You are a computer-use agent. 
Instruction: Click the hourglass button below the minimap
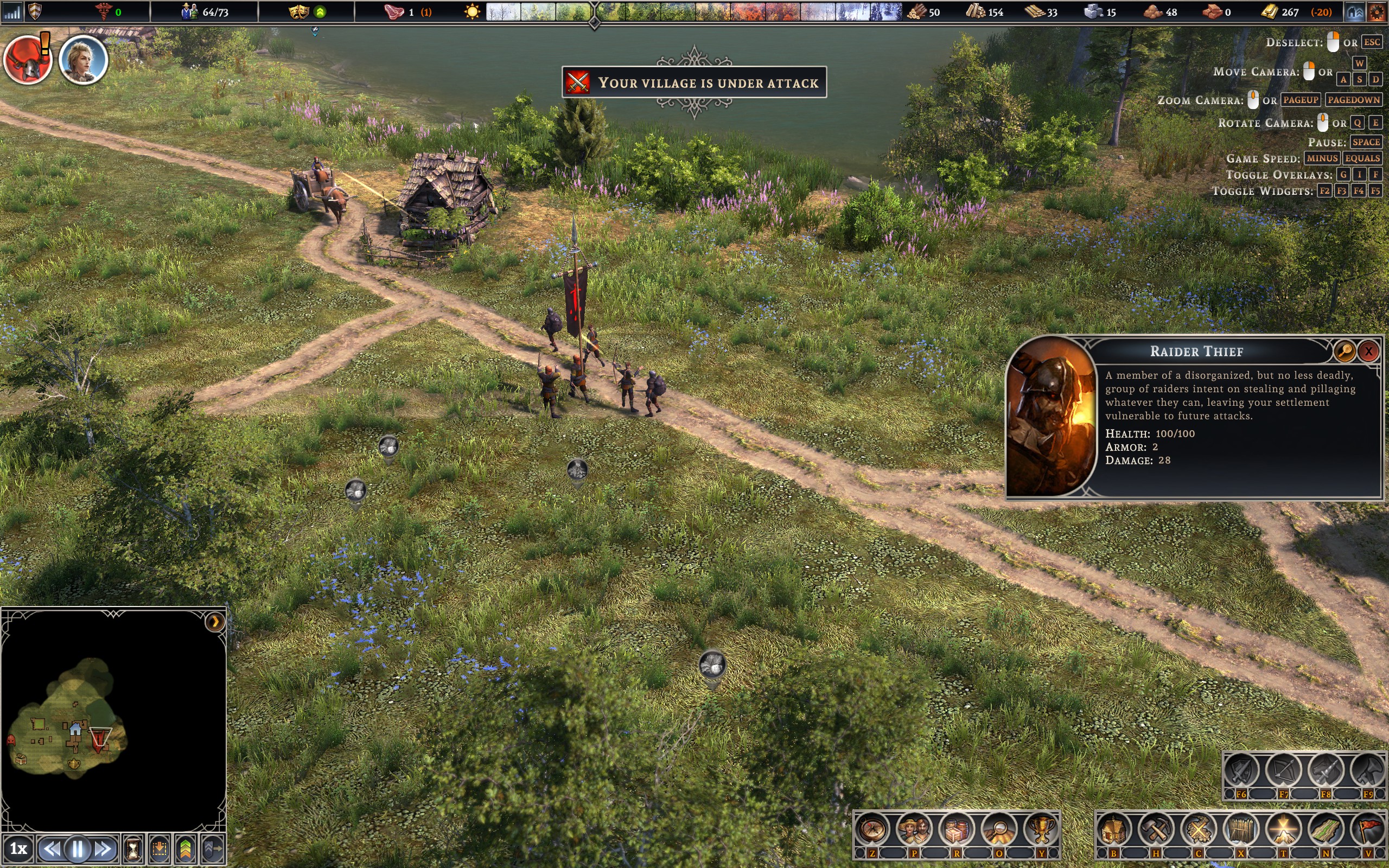click(133, 848)
